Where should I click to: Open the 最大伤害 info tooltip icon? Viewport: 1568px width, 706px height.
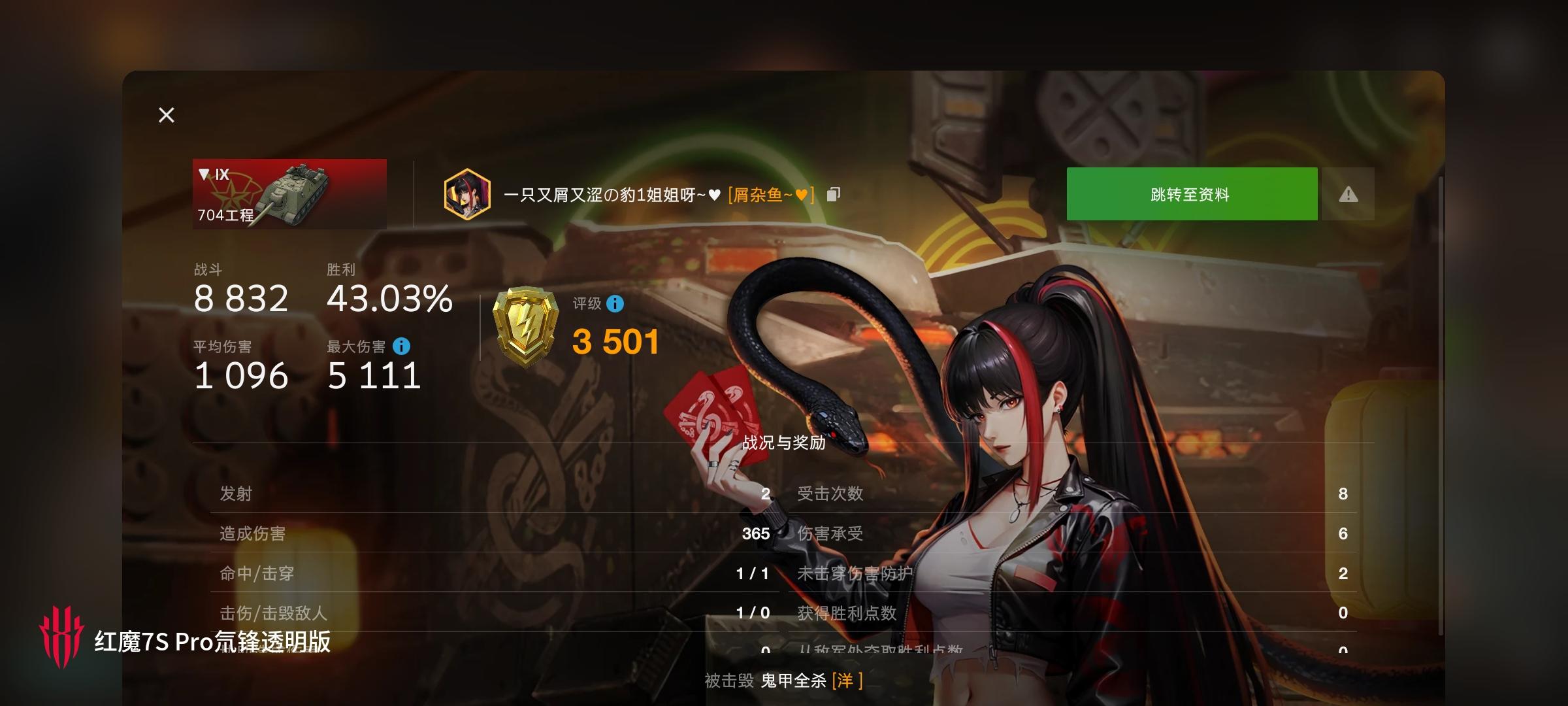pyautogui.click(x=402, y=348)
